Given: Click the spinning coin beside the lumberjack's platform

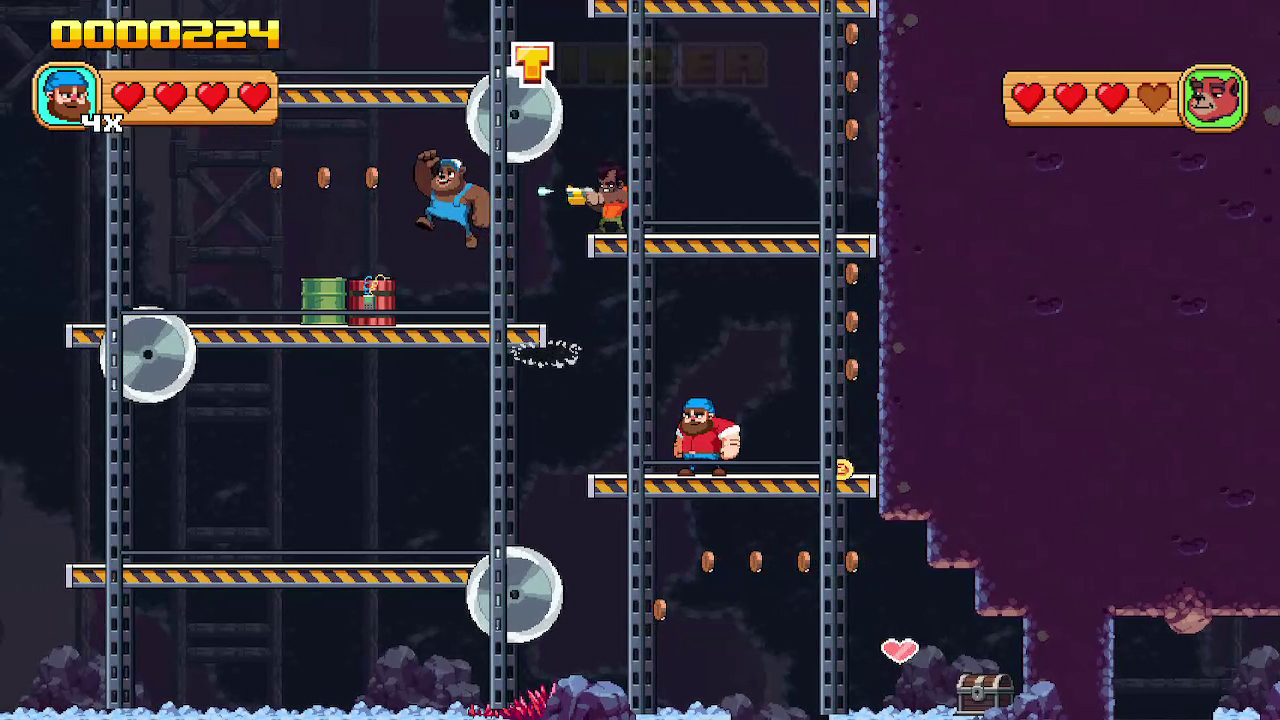Looking at the screenshot, I should tap(845, 470).
